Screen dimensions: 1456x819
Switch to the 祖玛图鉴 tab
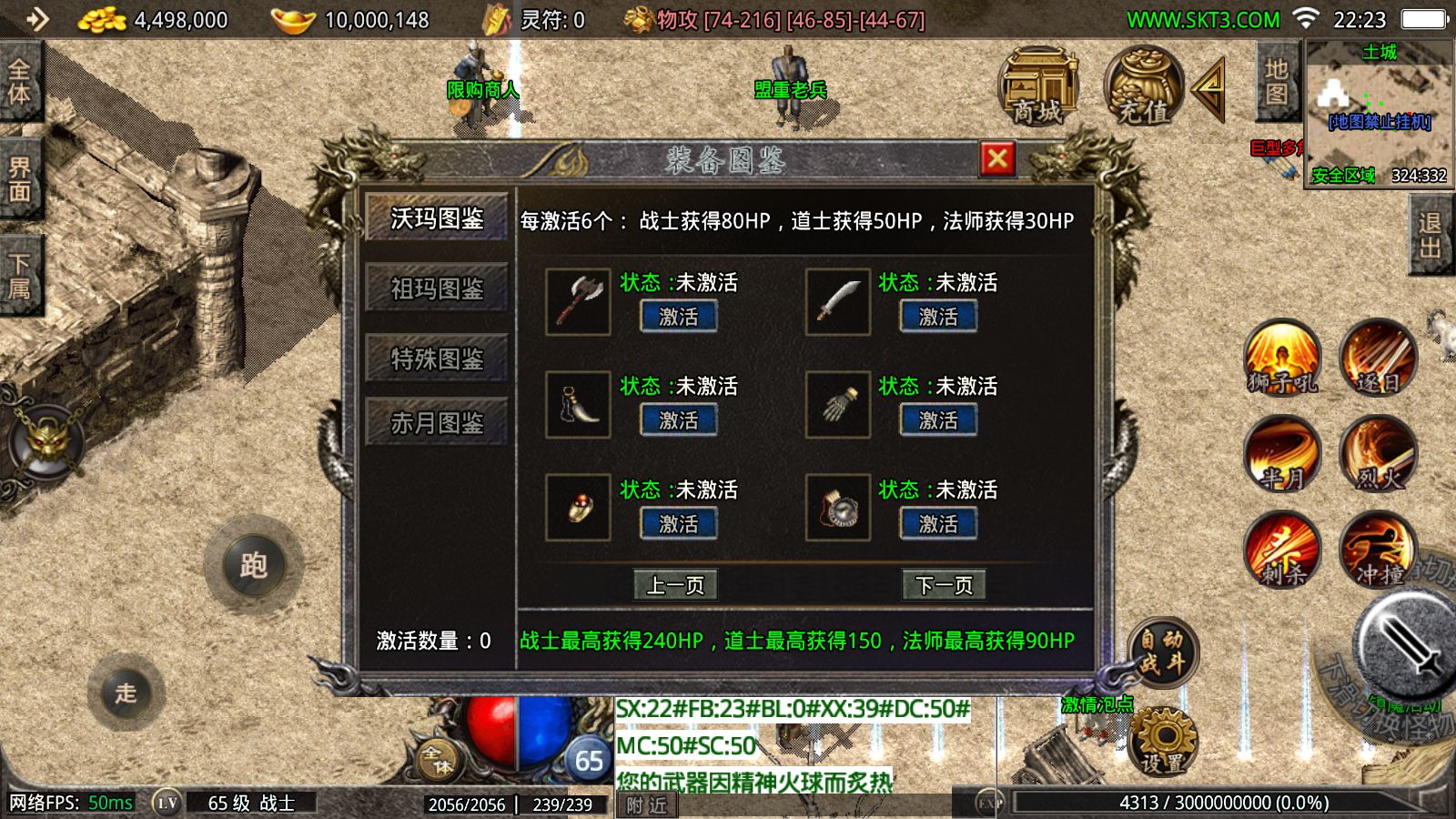coord(436,288)
